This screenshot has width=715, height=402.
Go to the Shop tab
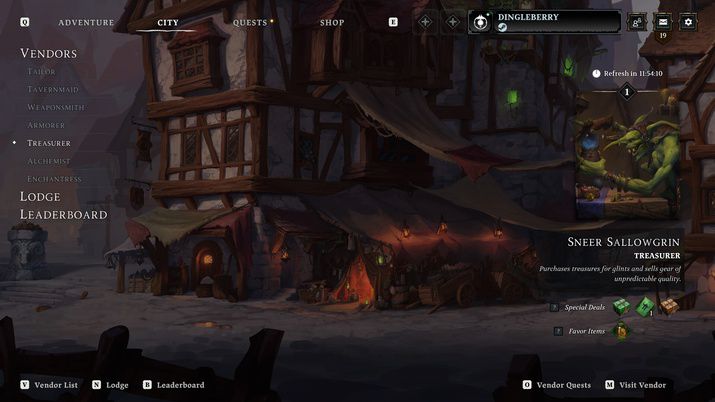pos(332,22)
